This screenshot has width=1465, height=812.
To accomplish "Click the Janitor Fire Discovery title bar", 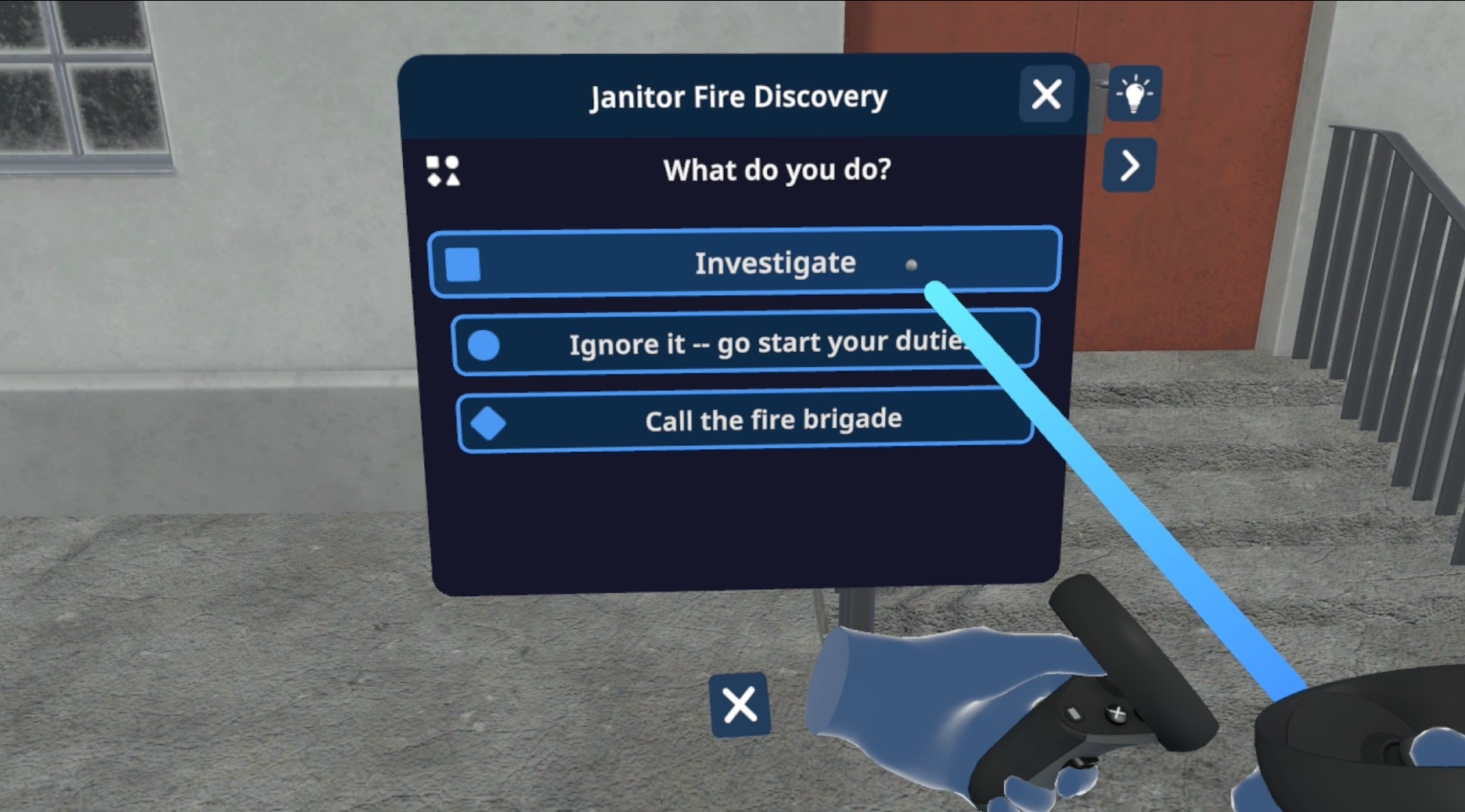I will pos(738,95).
